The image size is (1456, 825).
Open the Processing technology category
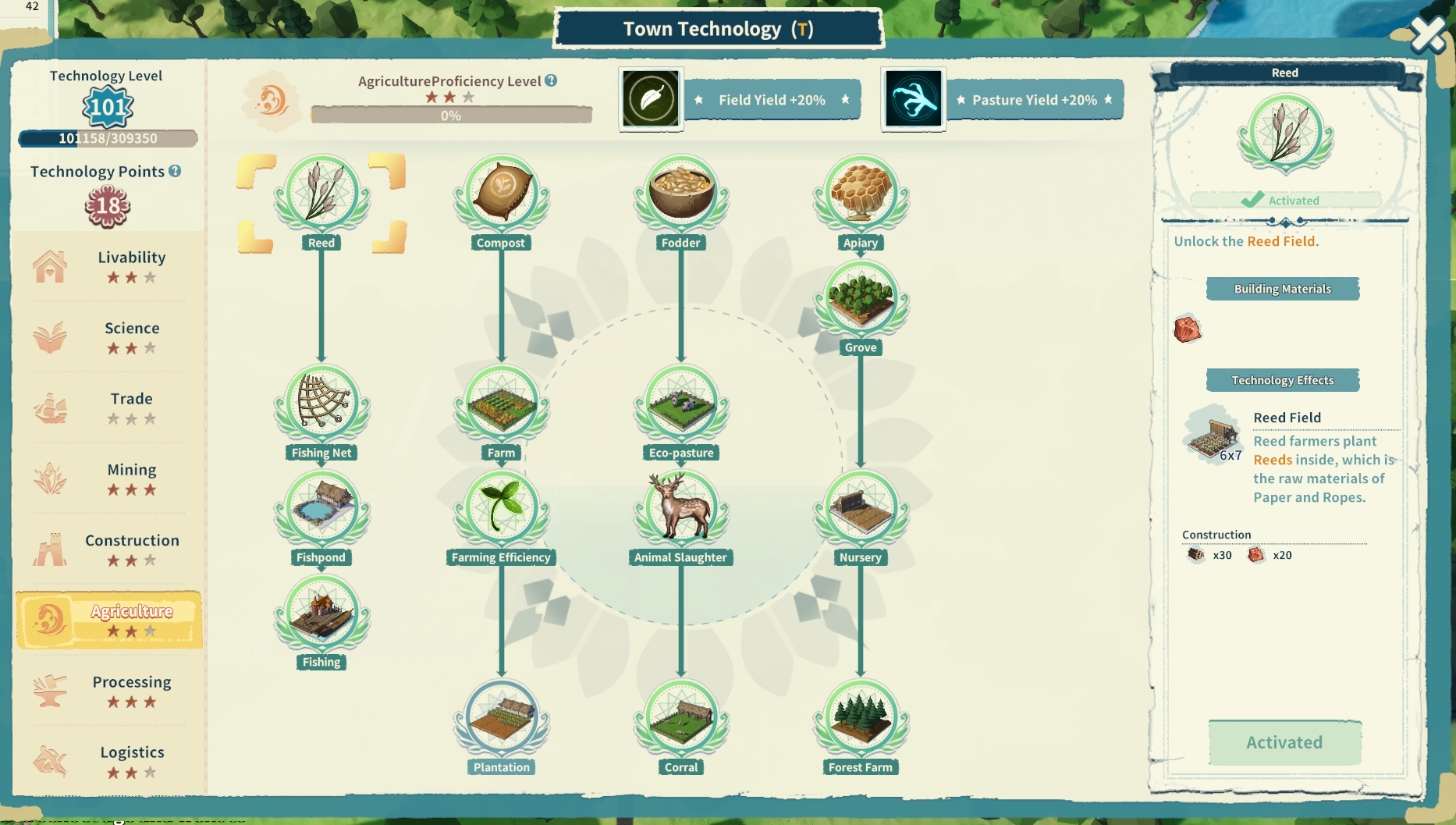click(x=108, y=691)
